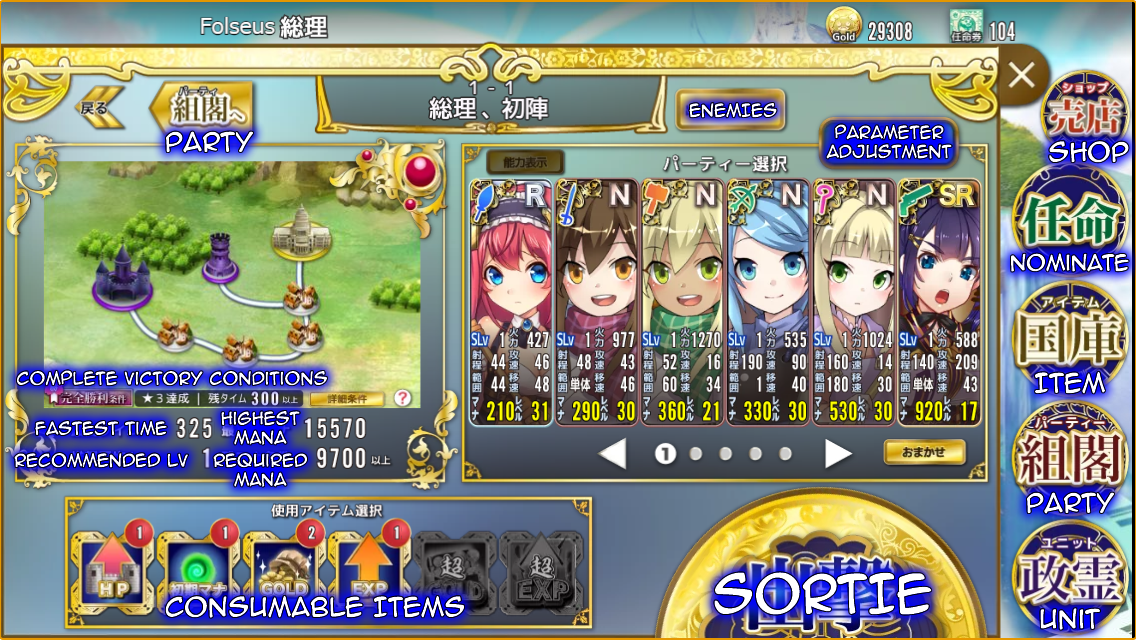
Task: Close the sortie window with X
Action: [1022, 75]
